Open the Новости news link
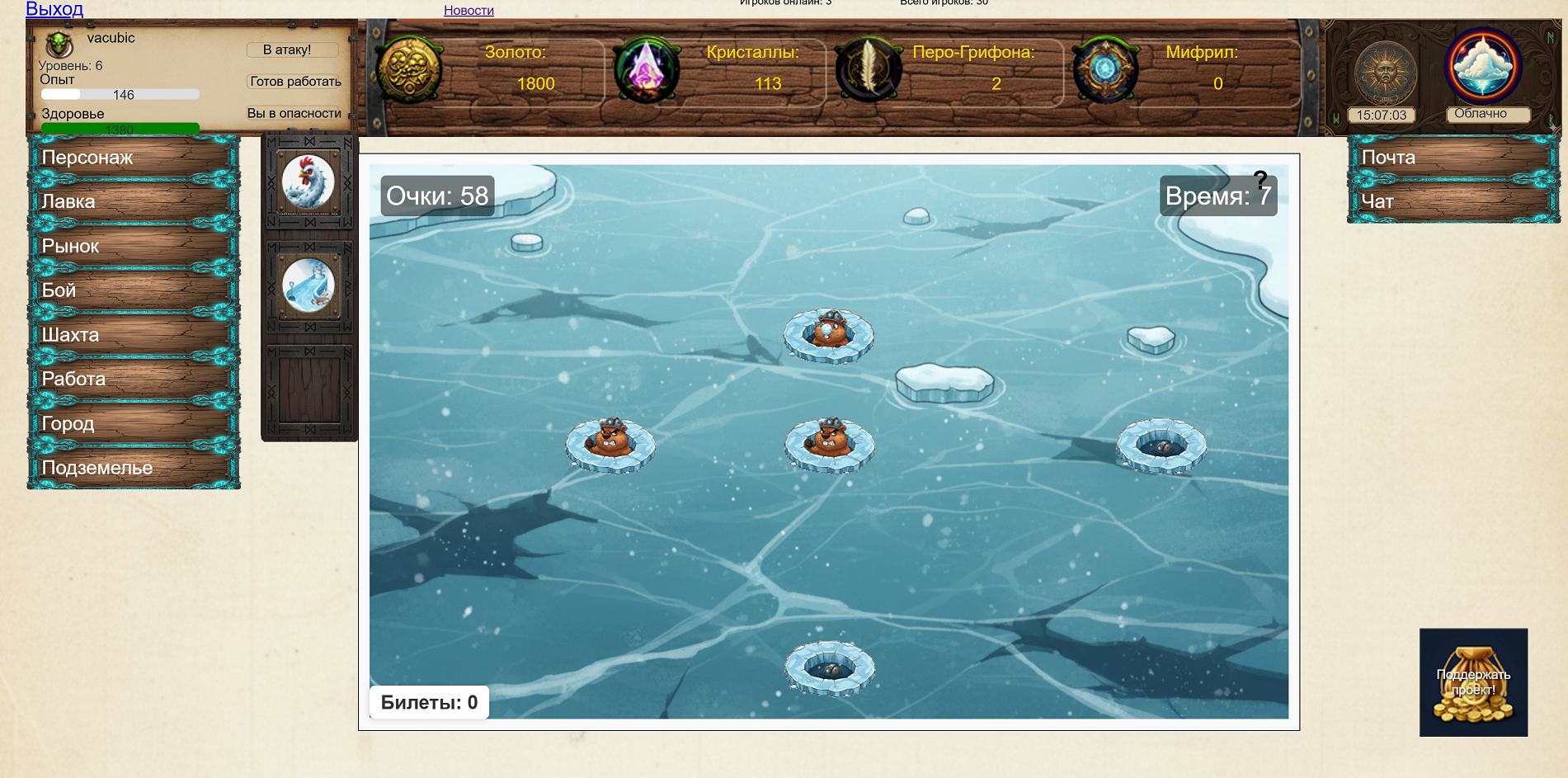Image resolution: width=1568 pixels, height=778 pixels. [469, 10]
